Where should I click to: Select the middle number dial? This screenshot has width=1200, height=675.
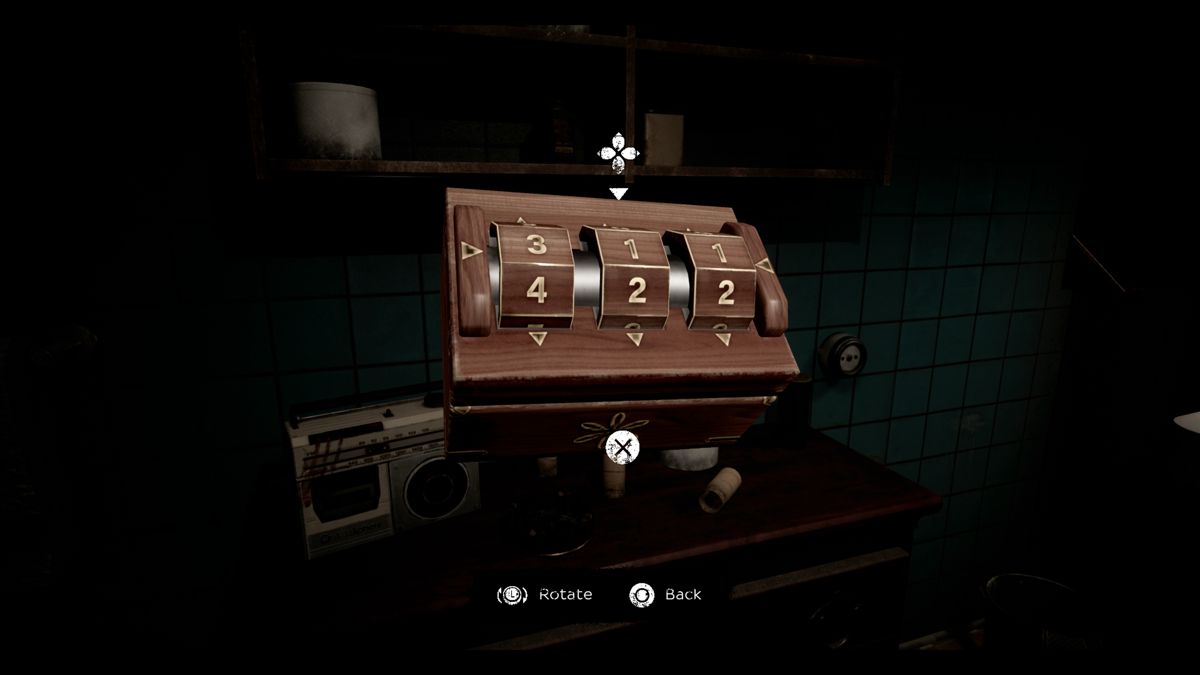point(632,291)
